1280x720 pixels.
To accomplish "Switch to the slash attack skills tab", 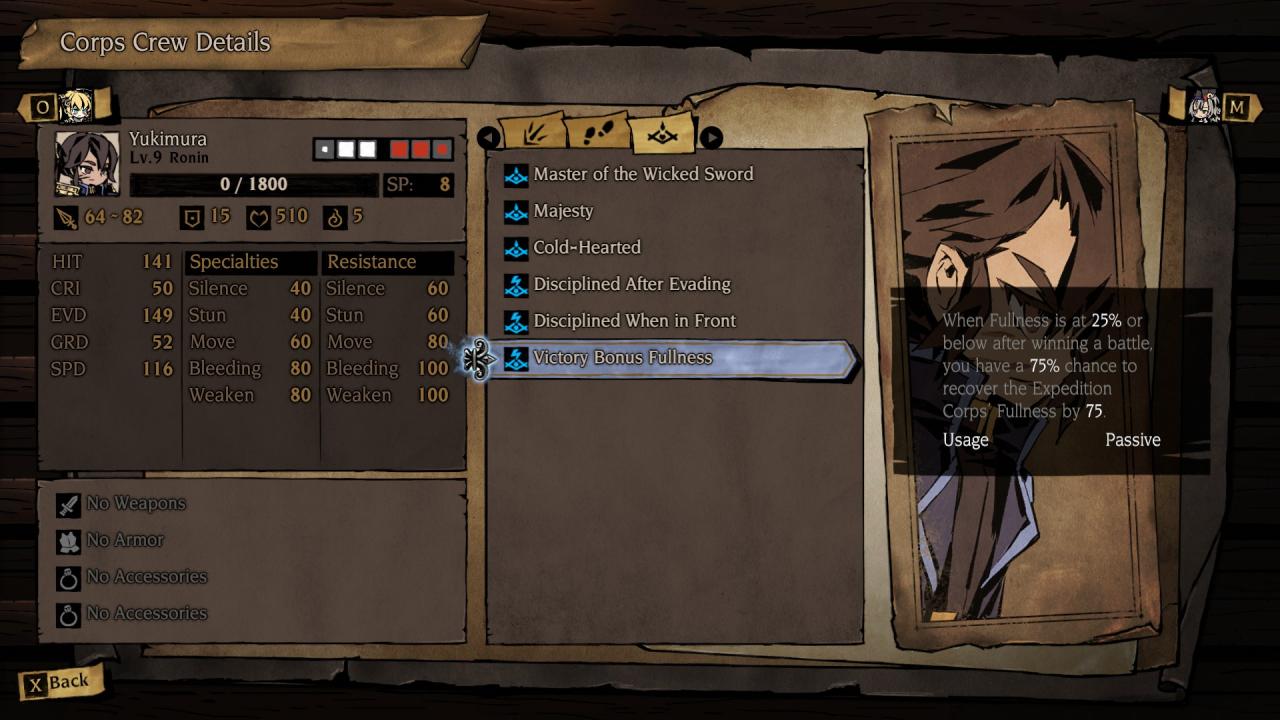I will pyautogui.click(x=531, y=133).
